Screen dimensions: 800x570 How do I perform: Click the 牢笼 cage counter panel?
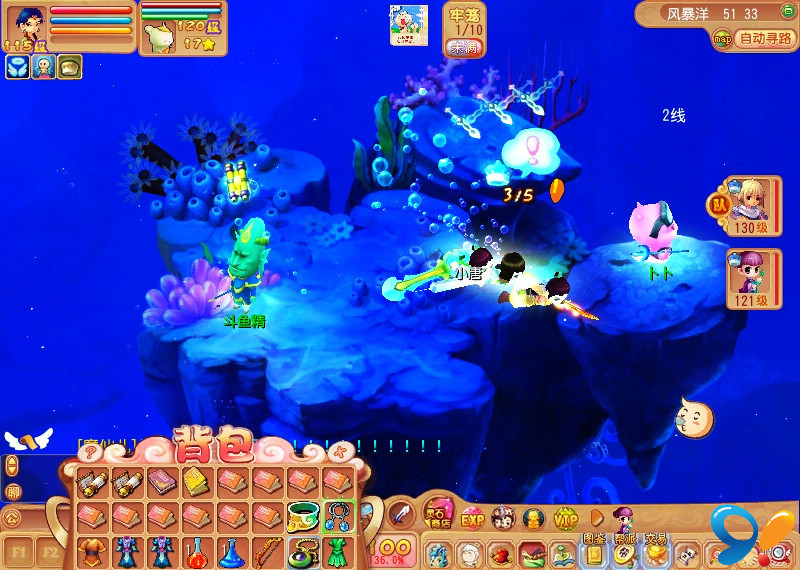pos(461,28)
